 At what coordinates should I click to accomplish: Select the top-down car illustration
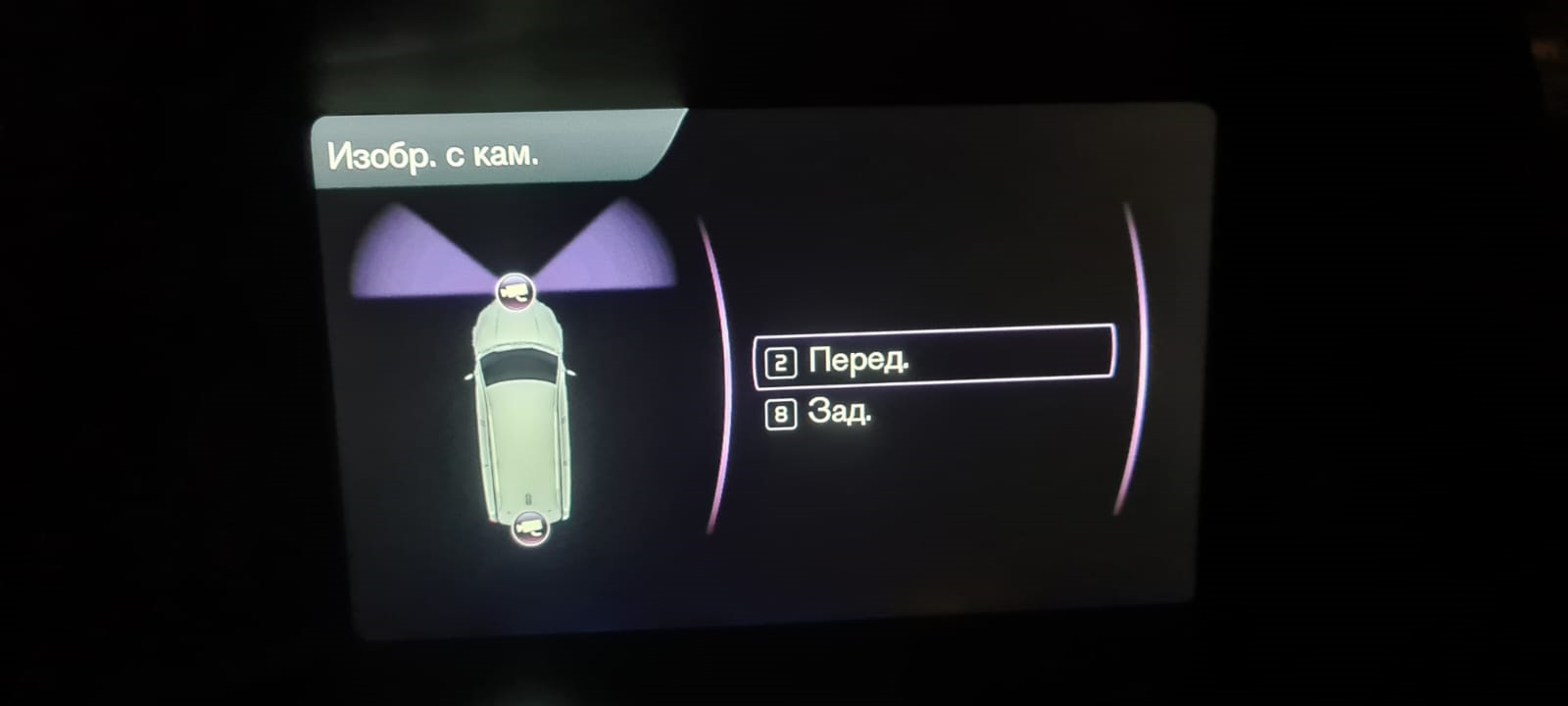coord(521,422)
